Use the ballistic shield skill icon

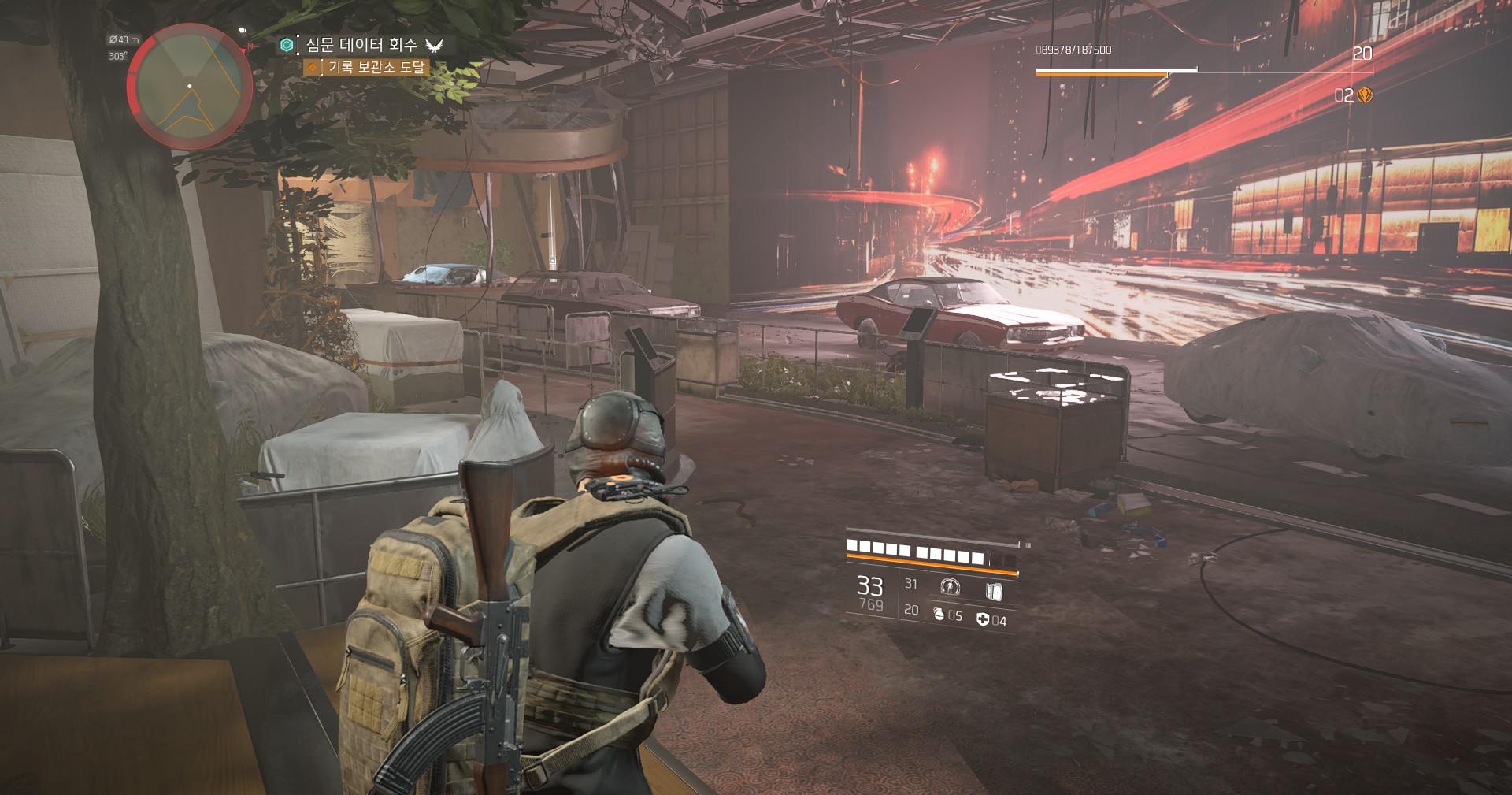pos(994,590)
